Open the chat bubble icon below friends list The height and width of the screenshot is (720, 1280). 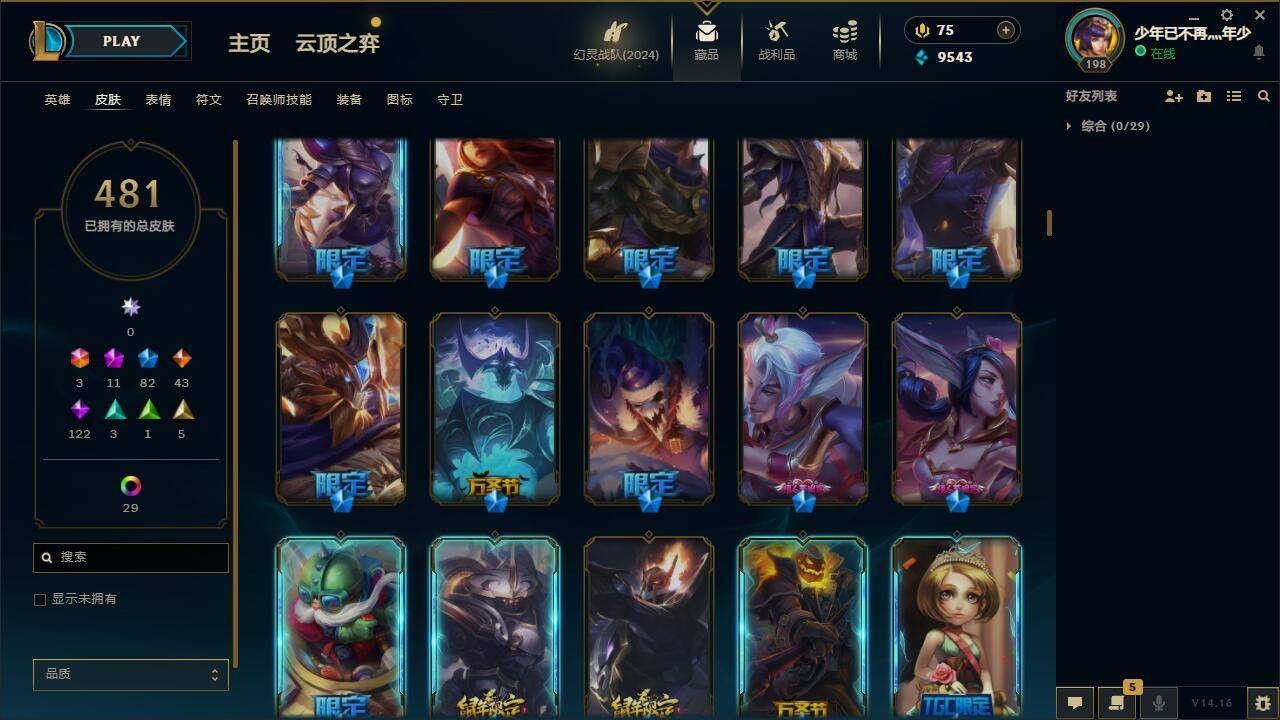(x=1076, y=703)
